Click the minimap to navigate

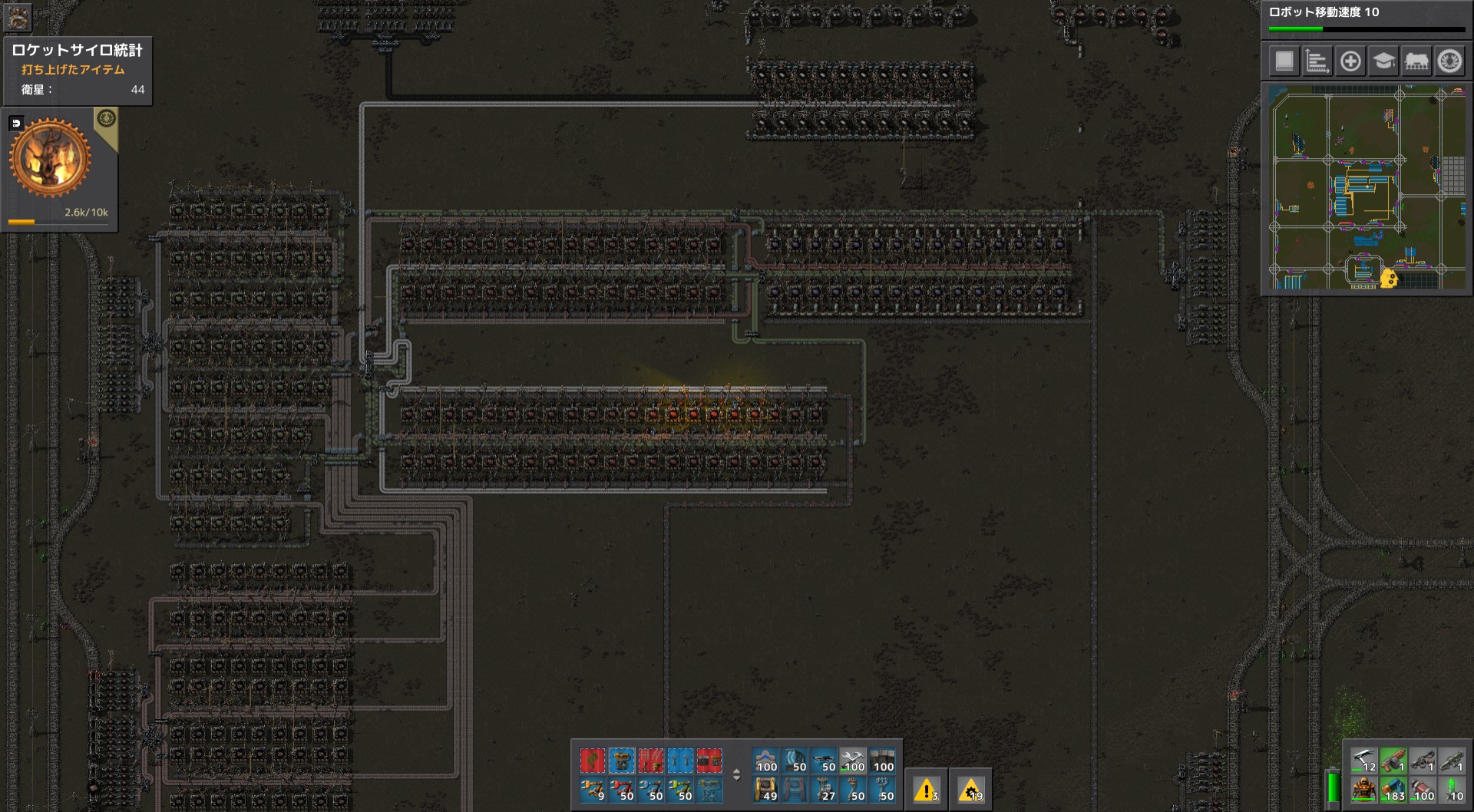1367,192
